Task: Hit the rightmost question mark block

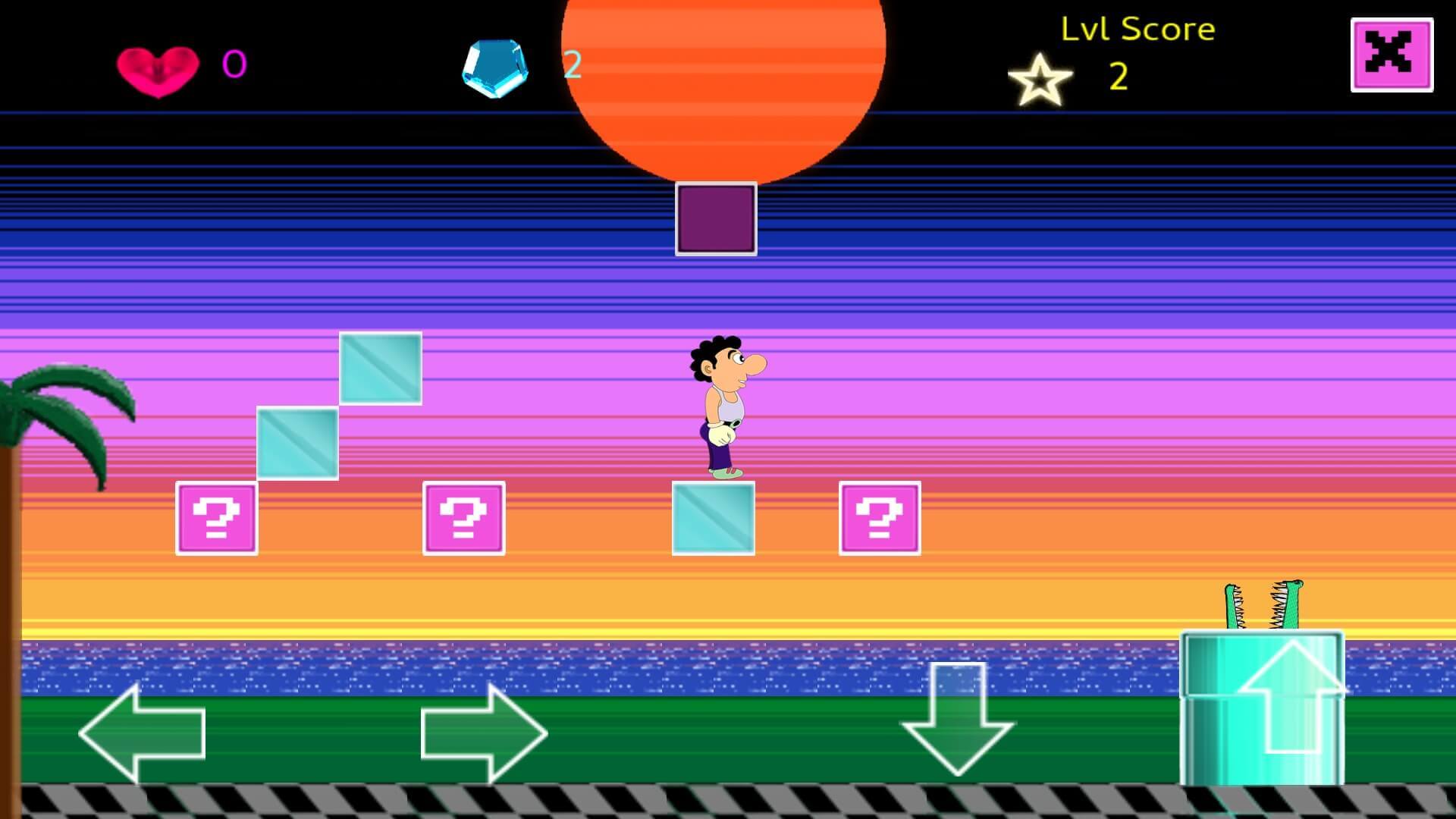Action: [x=880, y=519]
